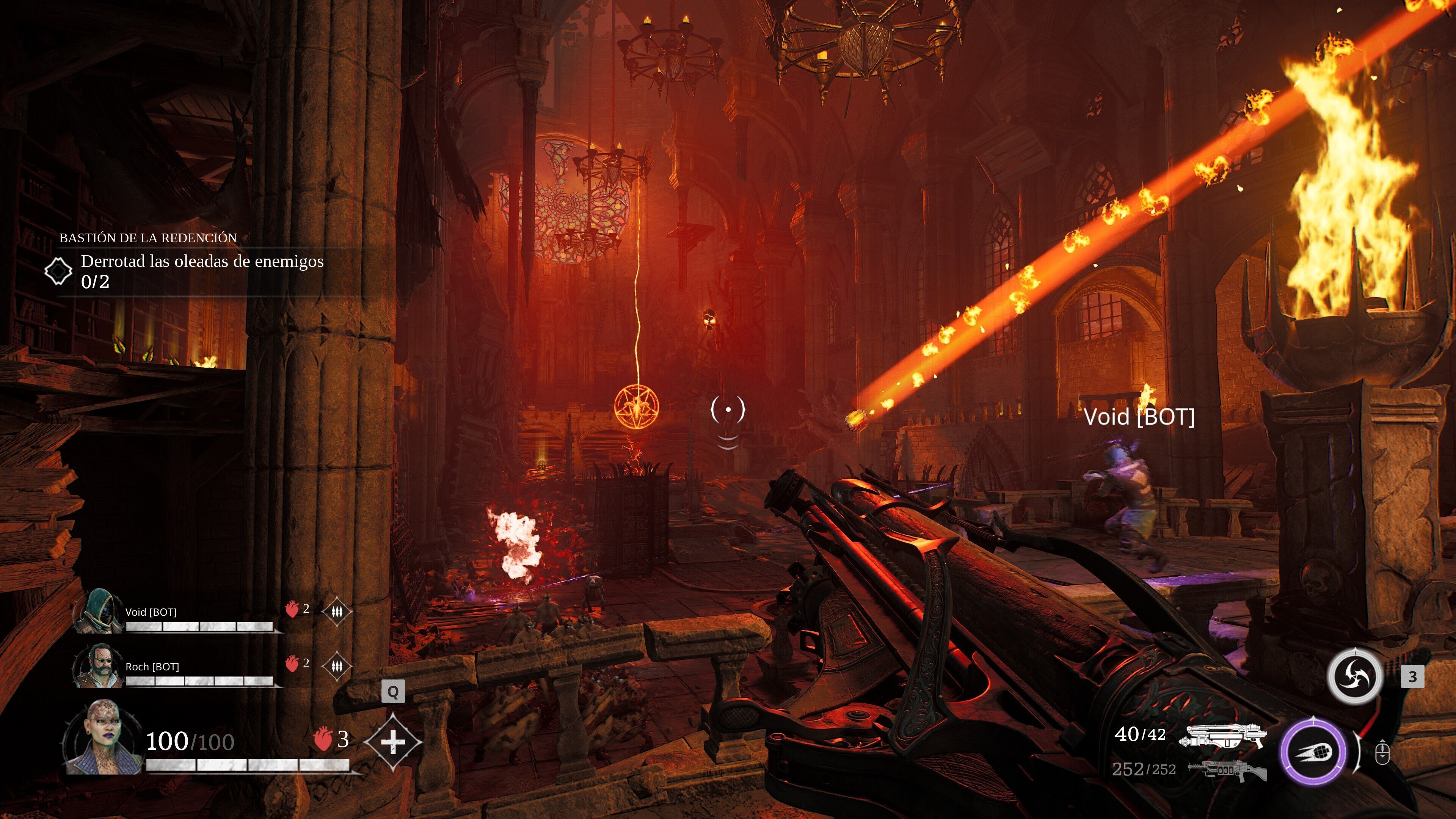Switch to the secondary weapon icon
The width and height of the screenshot is (1456, 819).
1227,770
